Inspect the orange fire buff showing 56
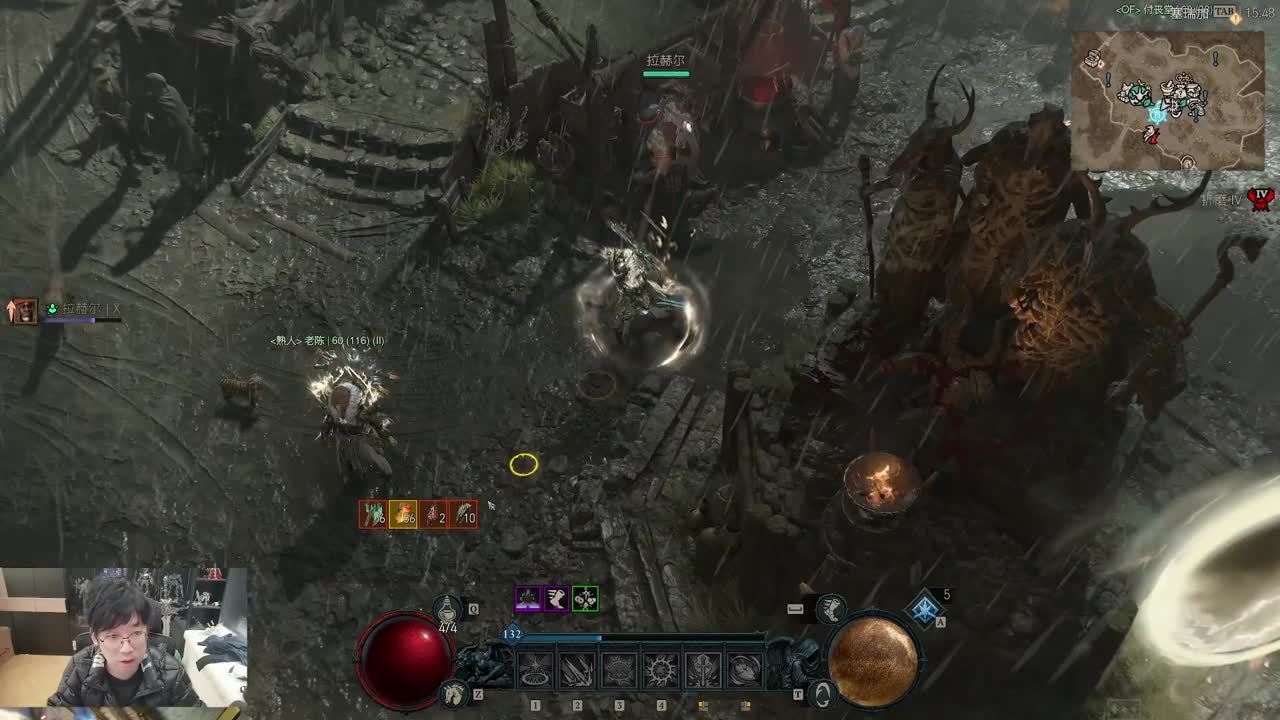Viewport: 1280px width, 720px height. (x=403, y=514)
